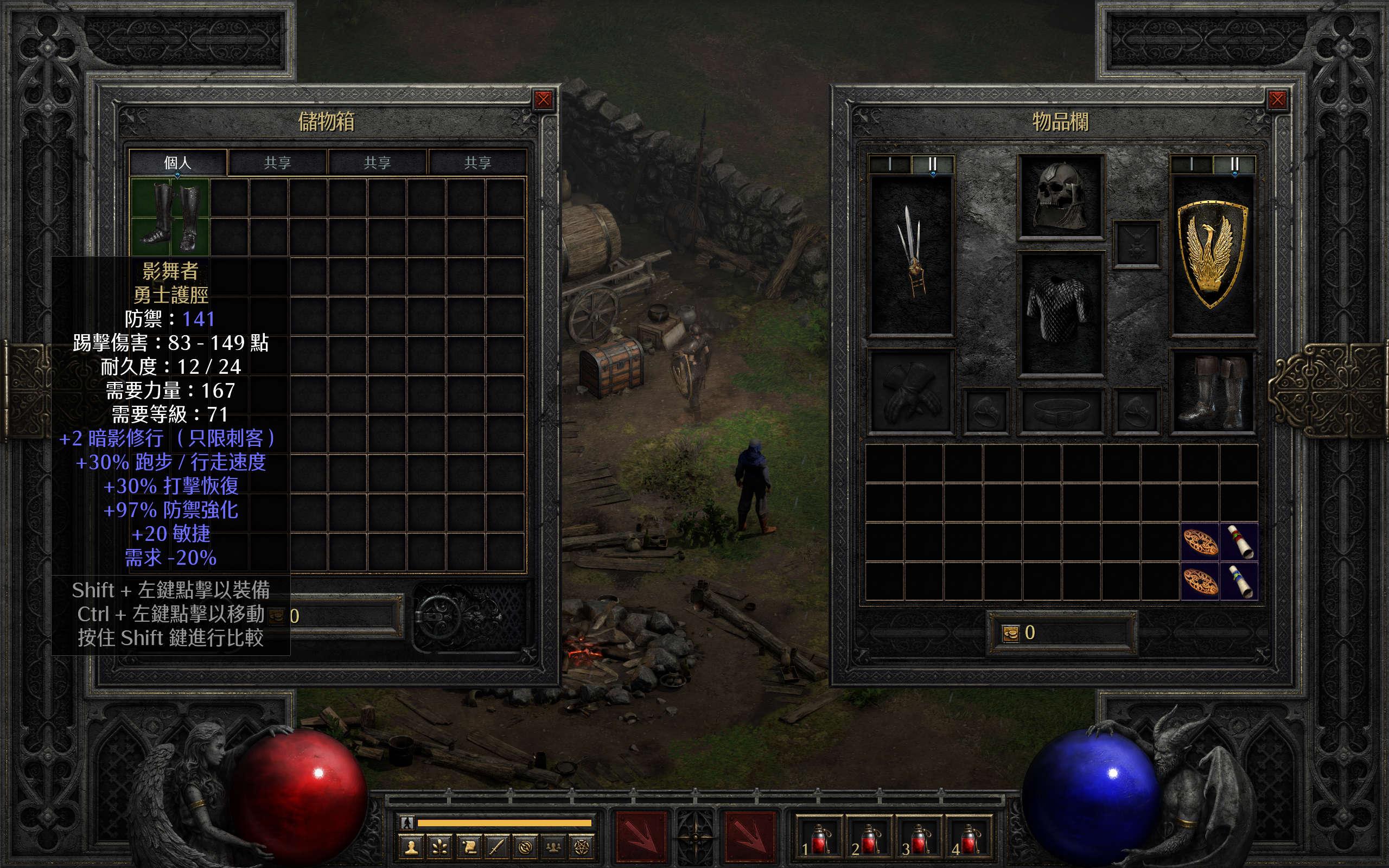Select the equipped chain boots in the inventory
Viewport: 1389px width, 868px height.
click(x=1212, y=392)
